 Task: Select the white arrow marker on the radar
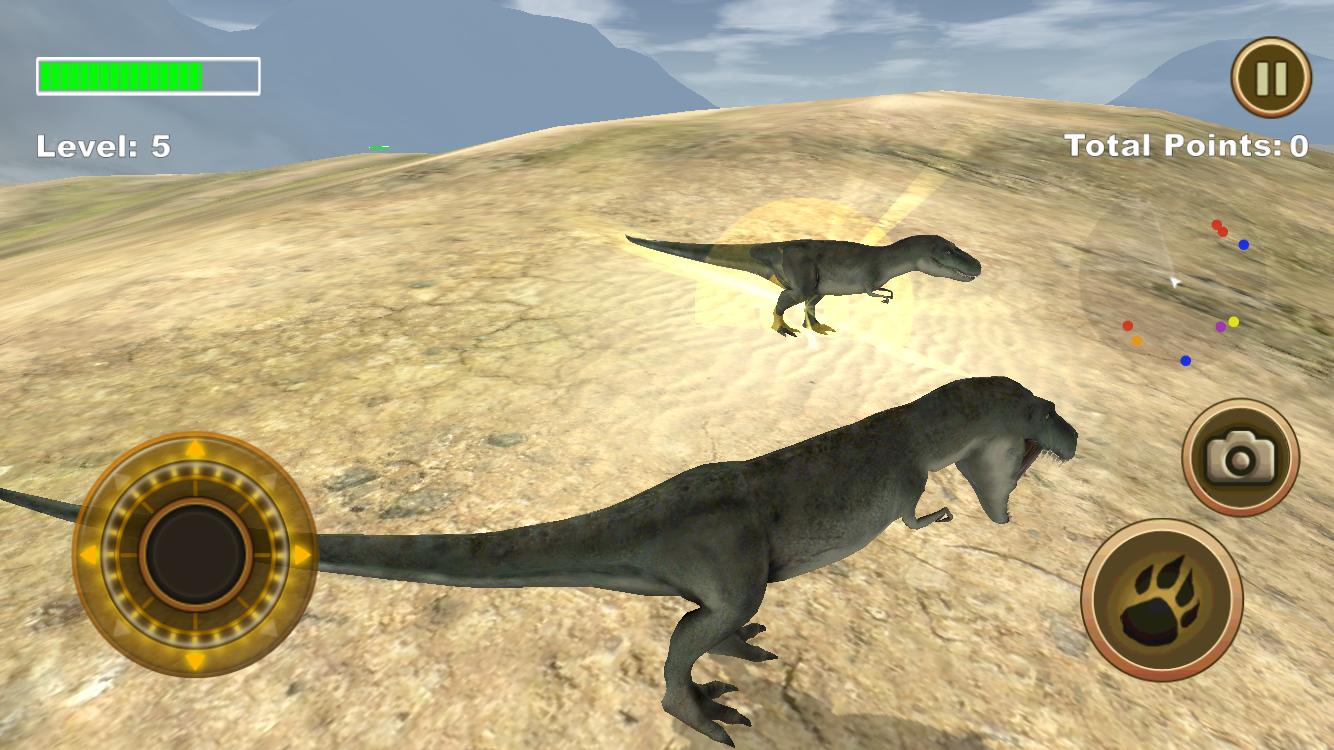pos(1175,281)
